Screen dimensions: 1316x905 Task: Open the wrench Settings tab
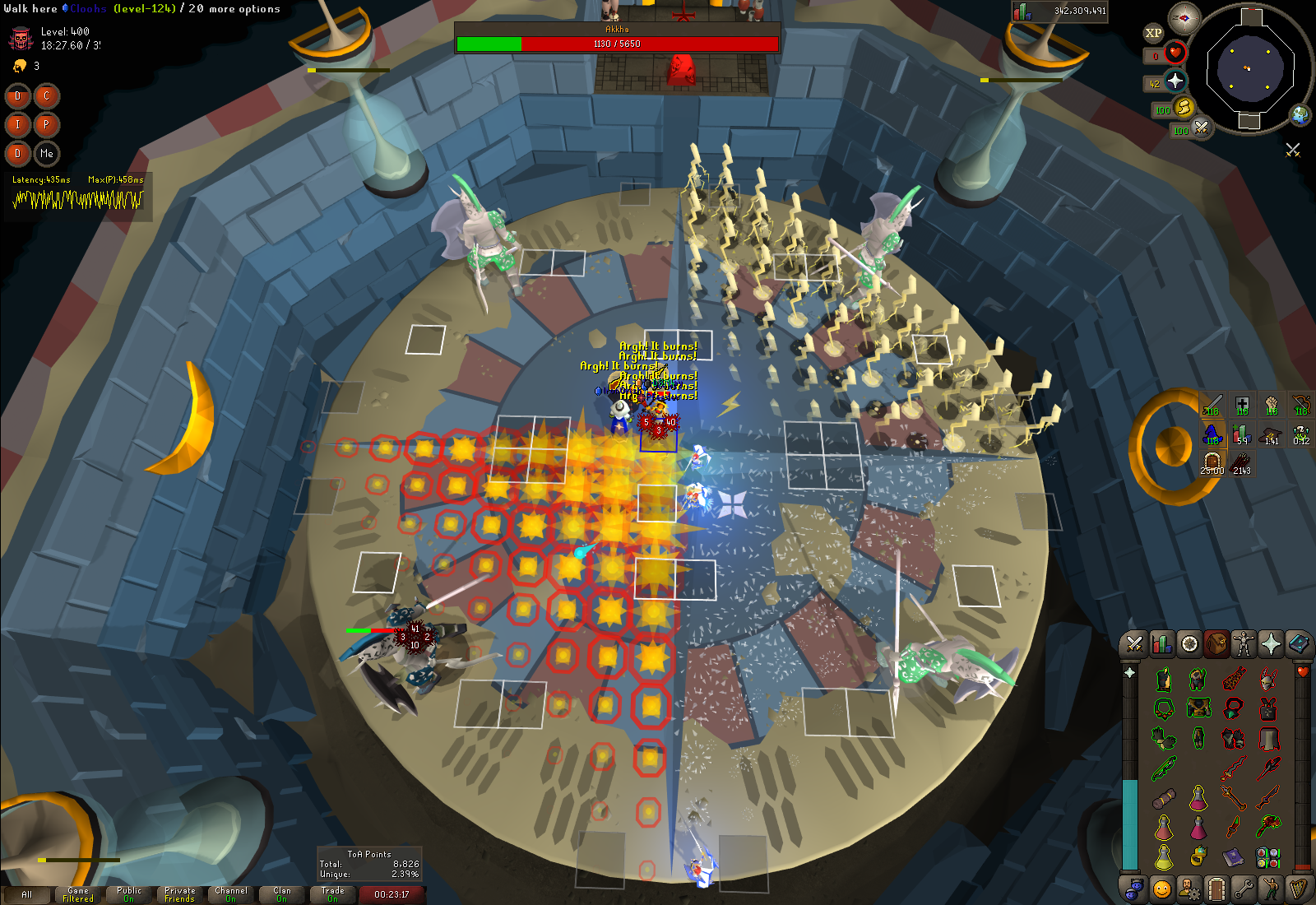tap(1244, 889)
